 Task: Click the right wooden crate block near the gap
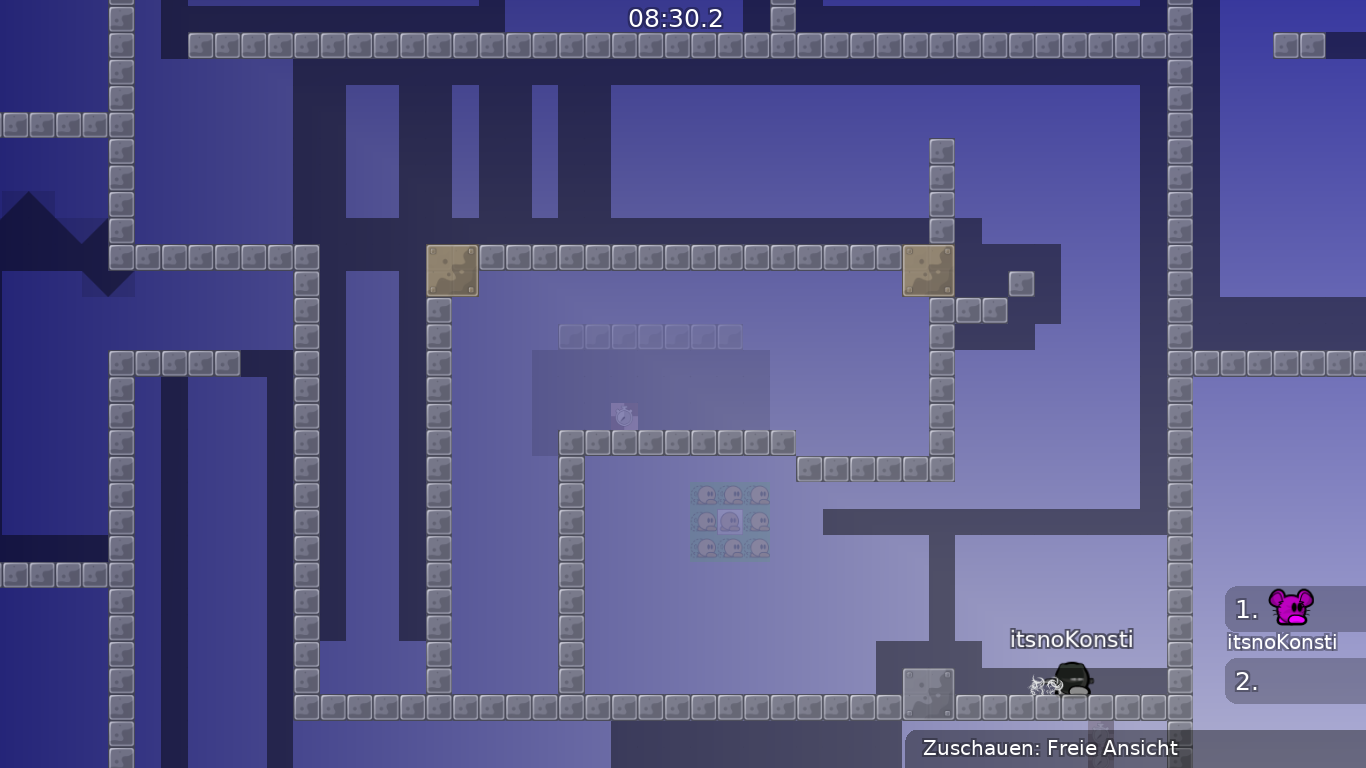coord(929,271)
